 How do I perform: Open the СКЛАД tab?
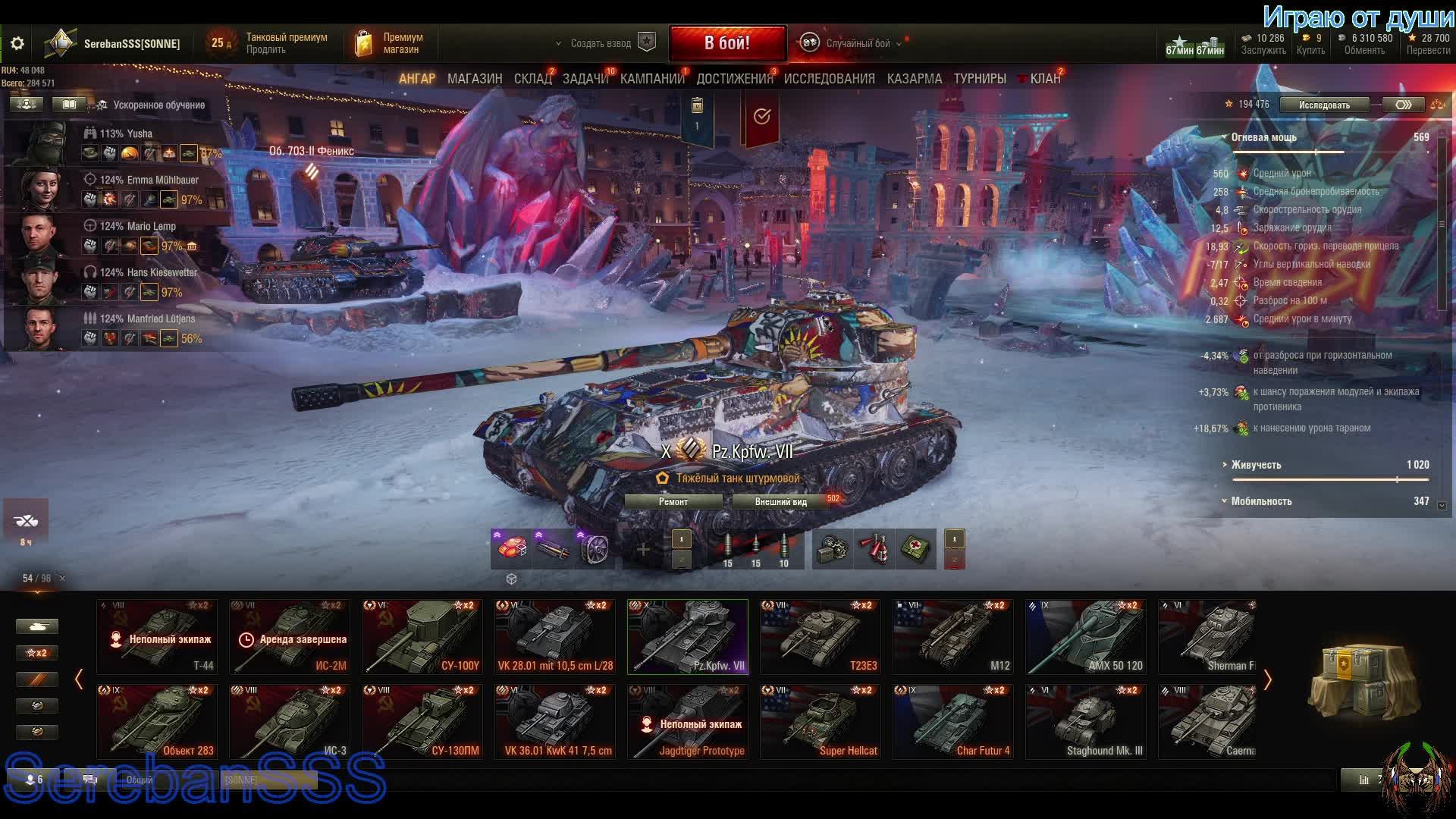532,79
